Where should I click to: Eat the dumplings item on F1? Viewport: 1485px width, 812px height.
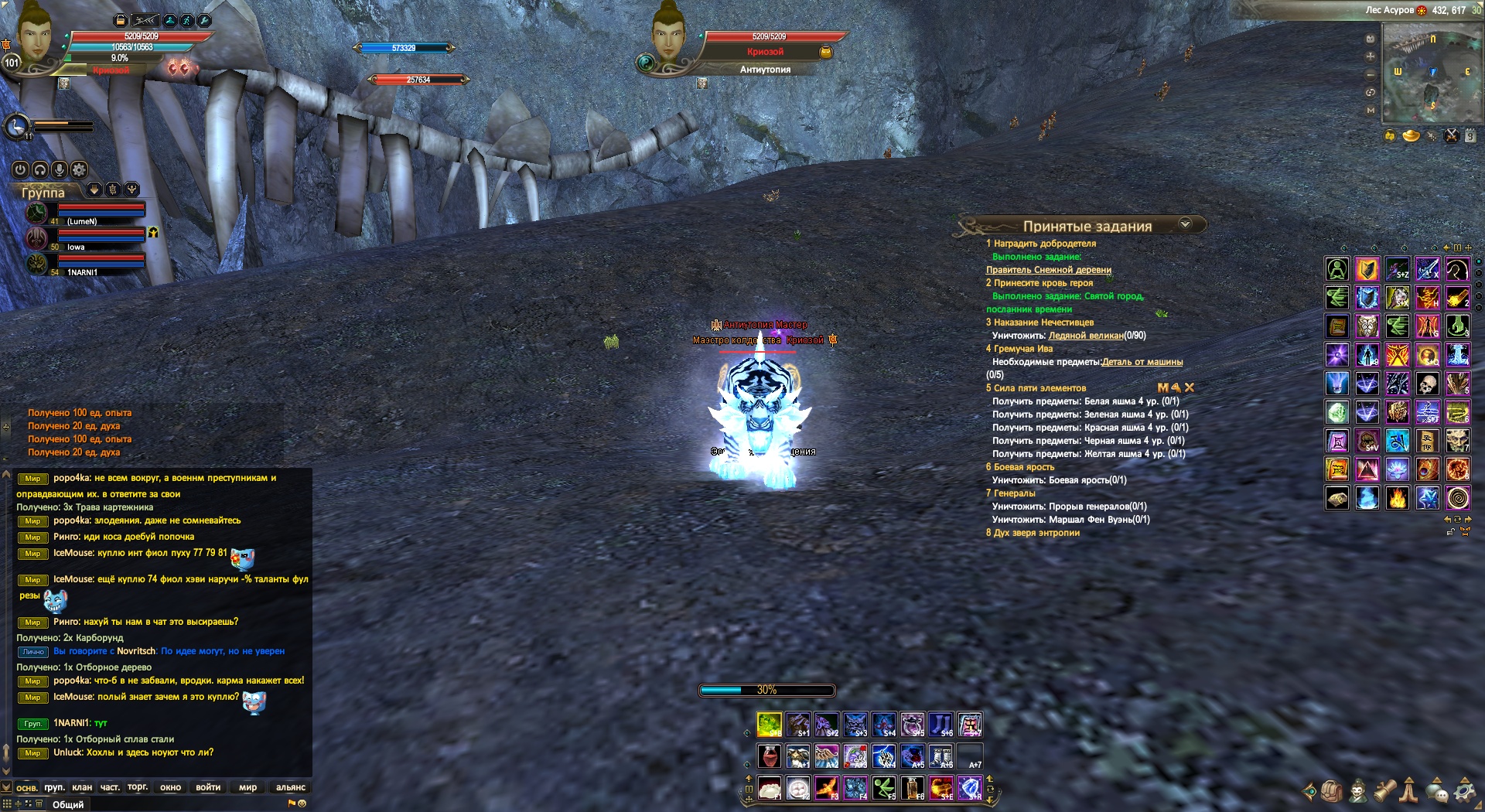[x=769, y=788]
